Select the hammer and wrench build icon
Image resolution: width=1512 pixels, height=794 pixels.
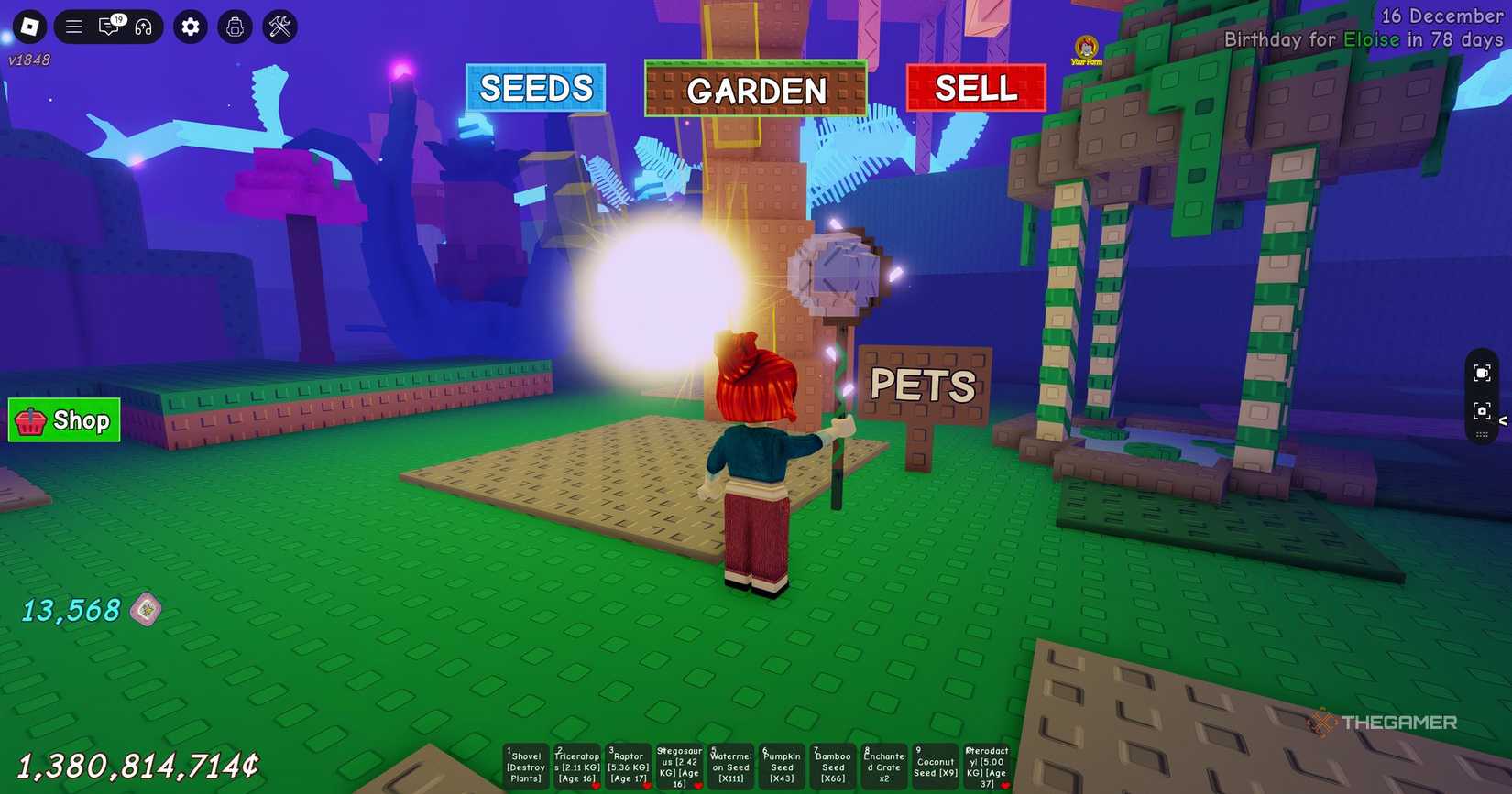279,27
